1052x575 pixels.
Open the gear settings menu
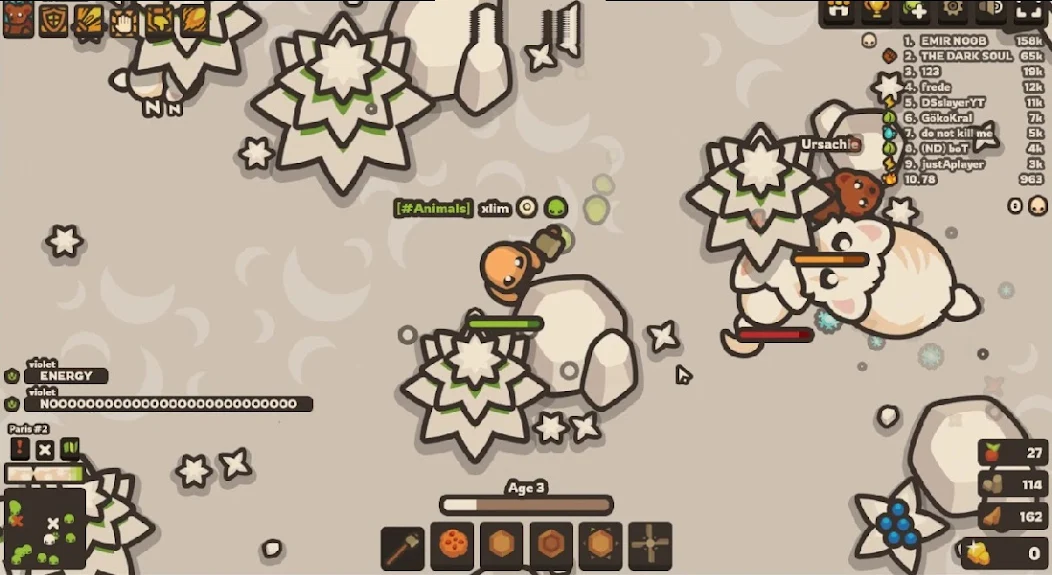[x=953, y=9]
